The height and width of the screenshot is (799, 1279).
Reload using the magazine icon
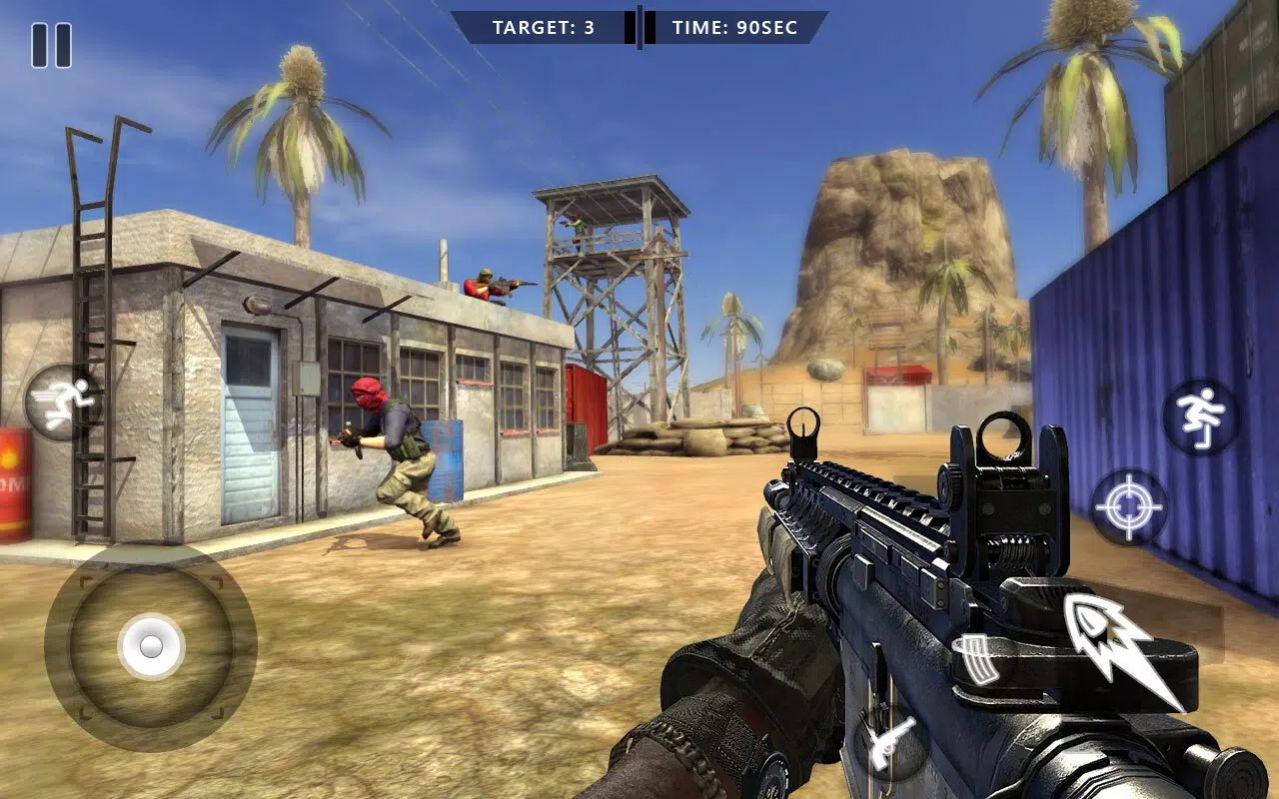click(976, 660)
